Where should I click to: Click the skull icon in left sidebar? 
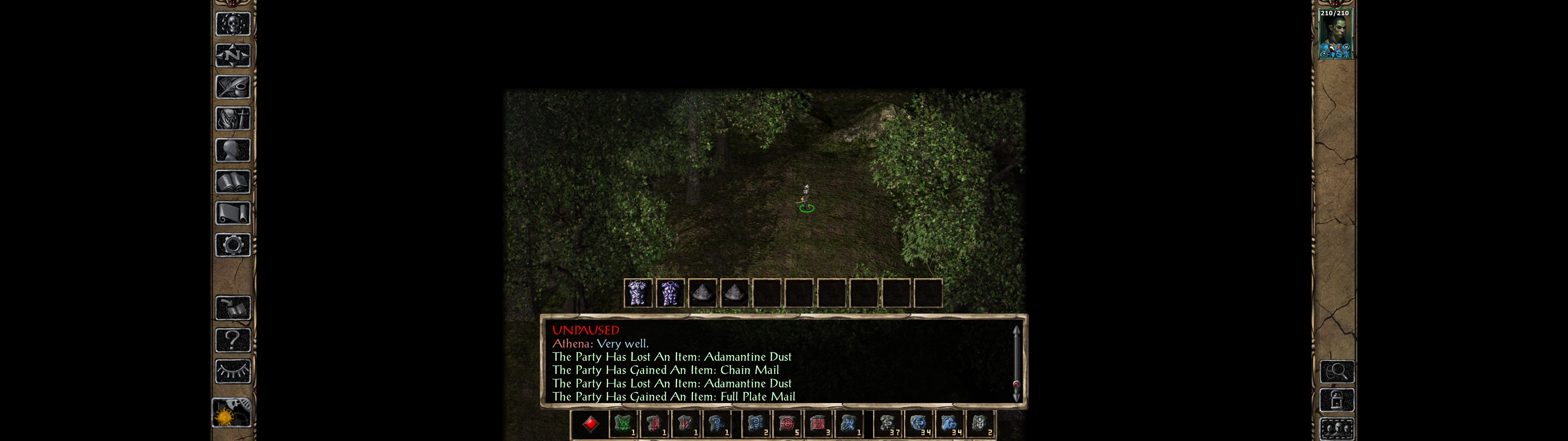(232, 24)
